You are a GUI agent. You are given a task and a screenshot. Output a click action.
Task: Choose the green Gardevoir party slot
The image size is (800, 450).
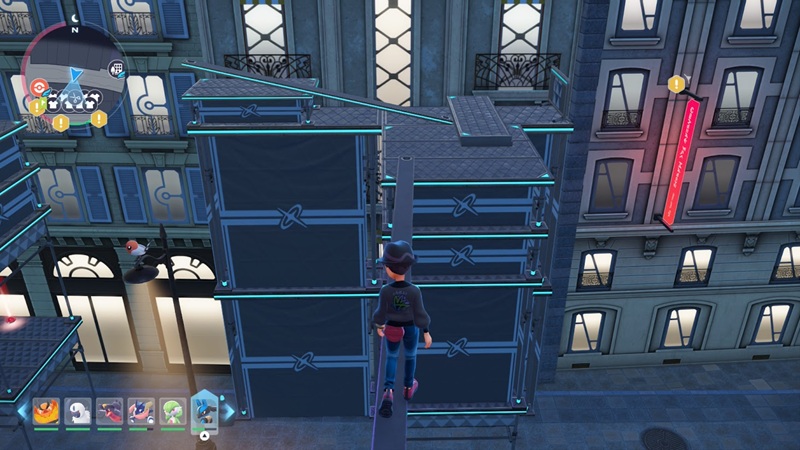(172, 411)
